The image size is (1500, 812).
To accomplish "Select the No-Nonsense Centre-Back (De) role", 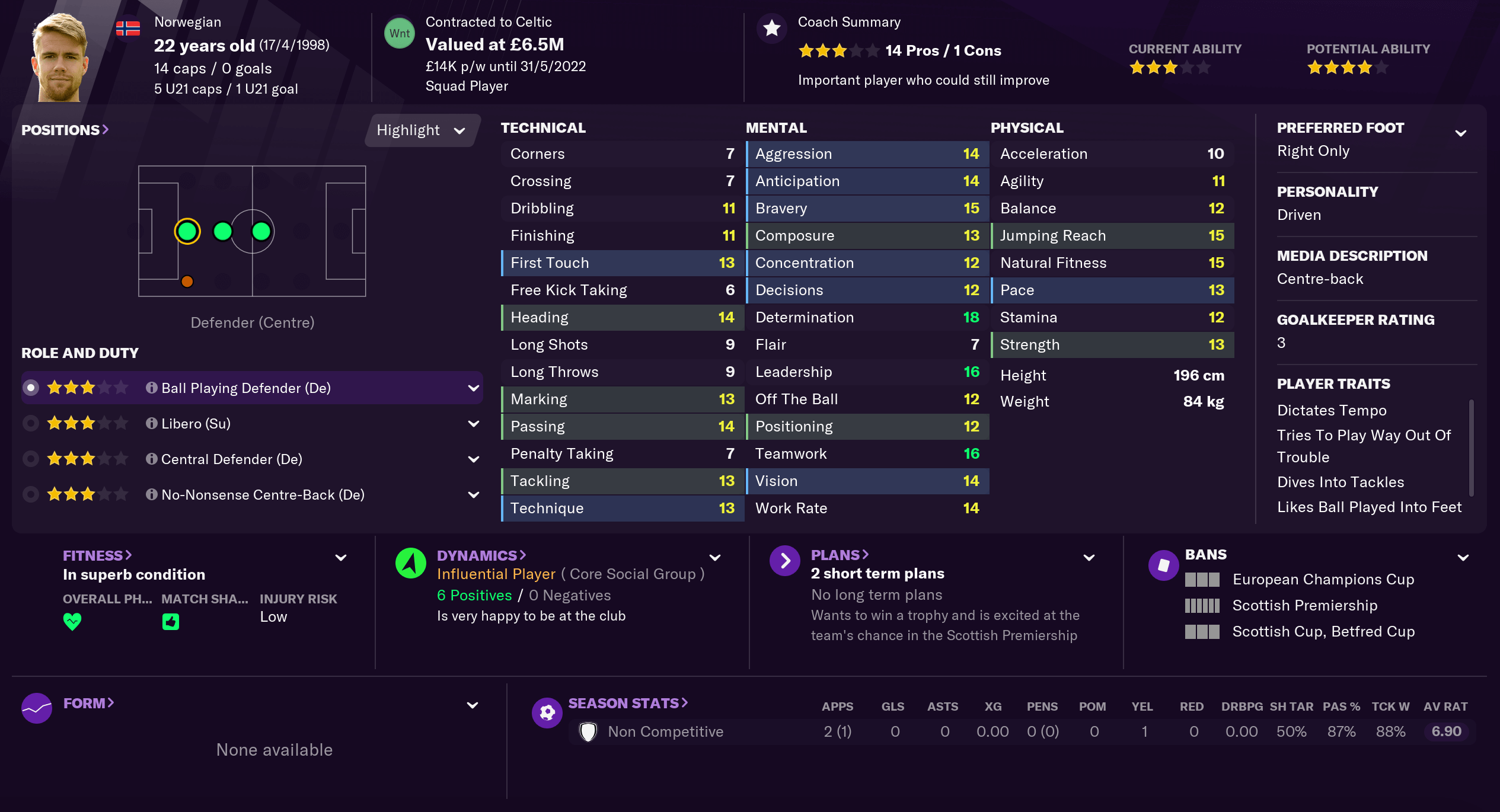I will 31,494.
